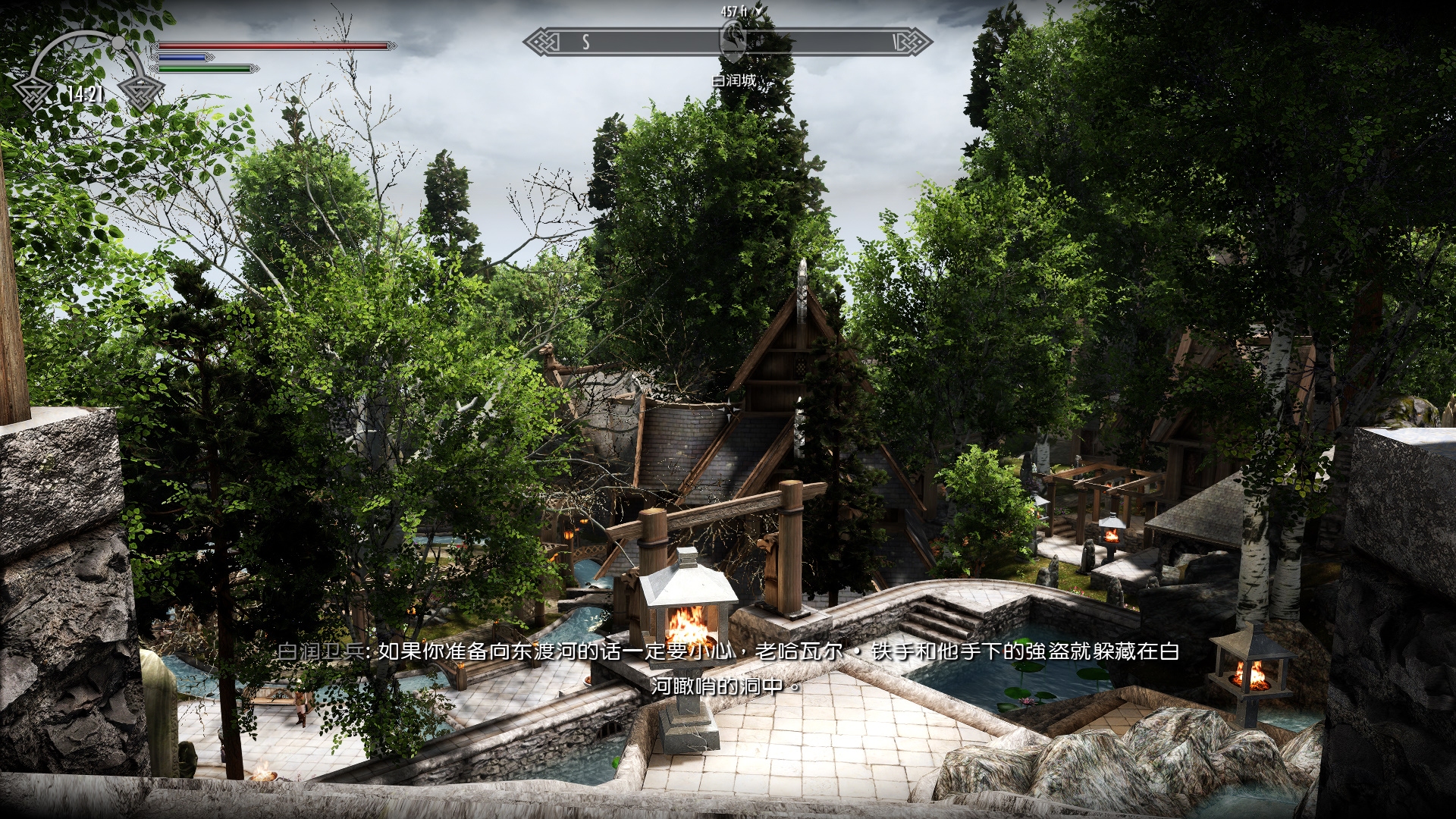Select the compass bar's S direction letter

[586, 42]
